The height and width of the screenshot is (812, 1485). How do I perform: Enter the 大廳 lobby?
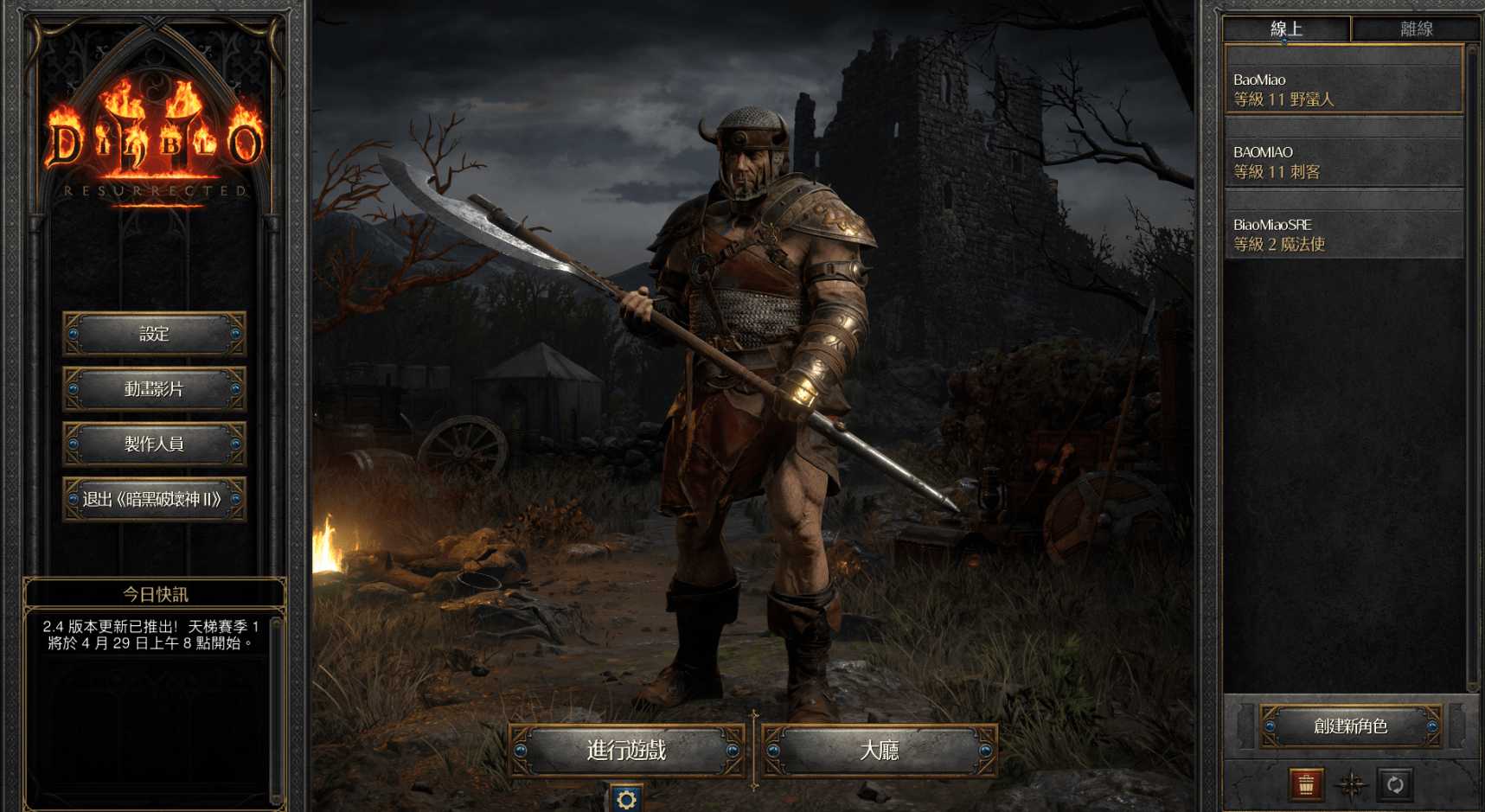tap(879, 750)
